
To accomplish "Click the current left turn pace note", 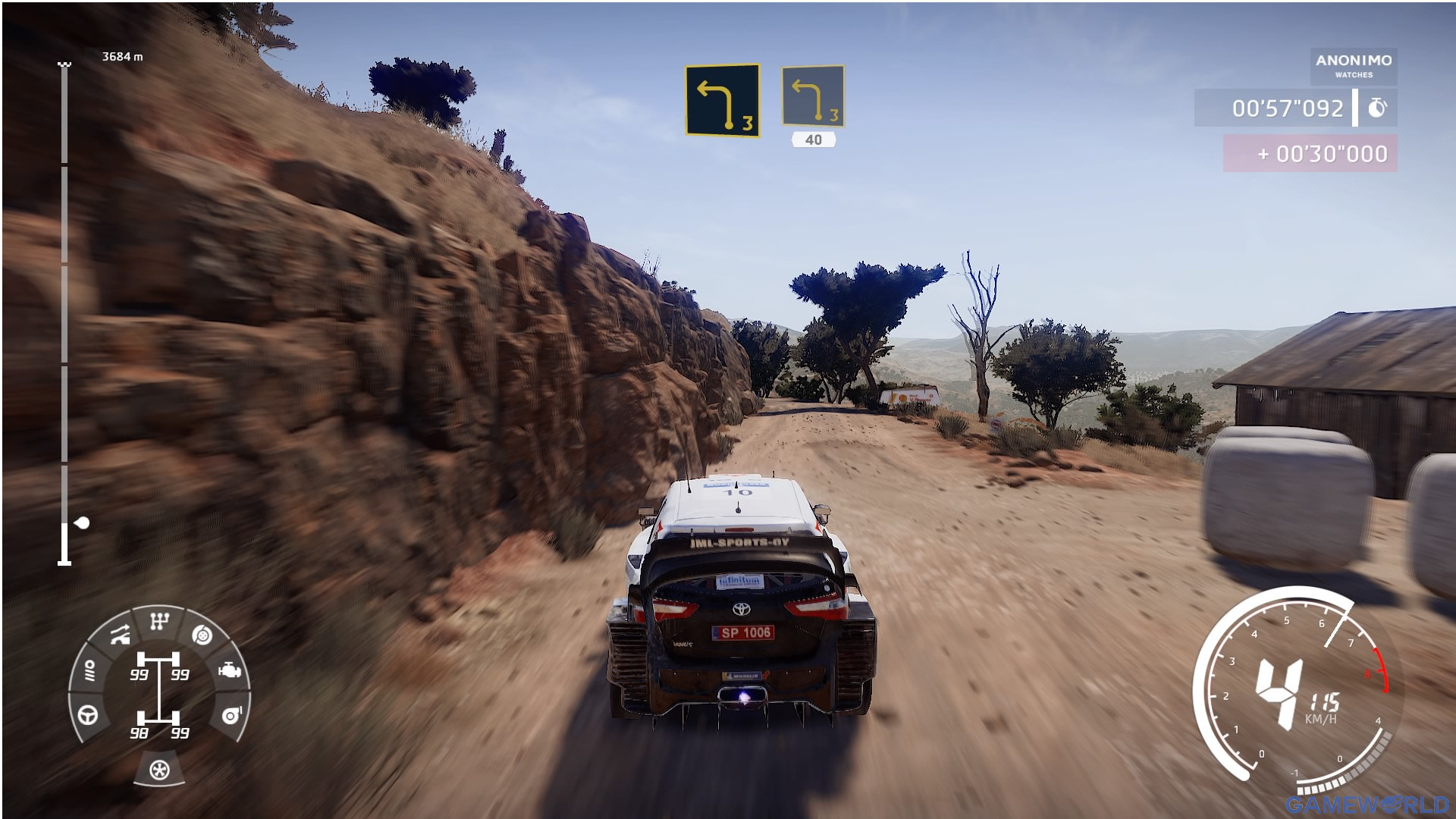I will pyautogui.click(x=722, y=100).
